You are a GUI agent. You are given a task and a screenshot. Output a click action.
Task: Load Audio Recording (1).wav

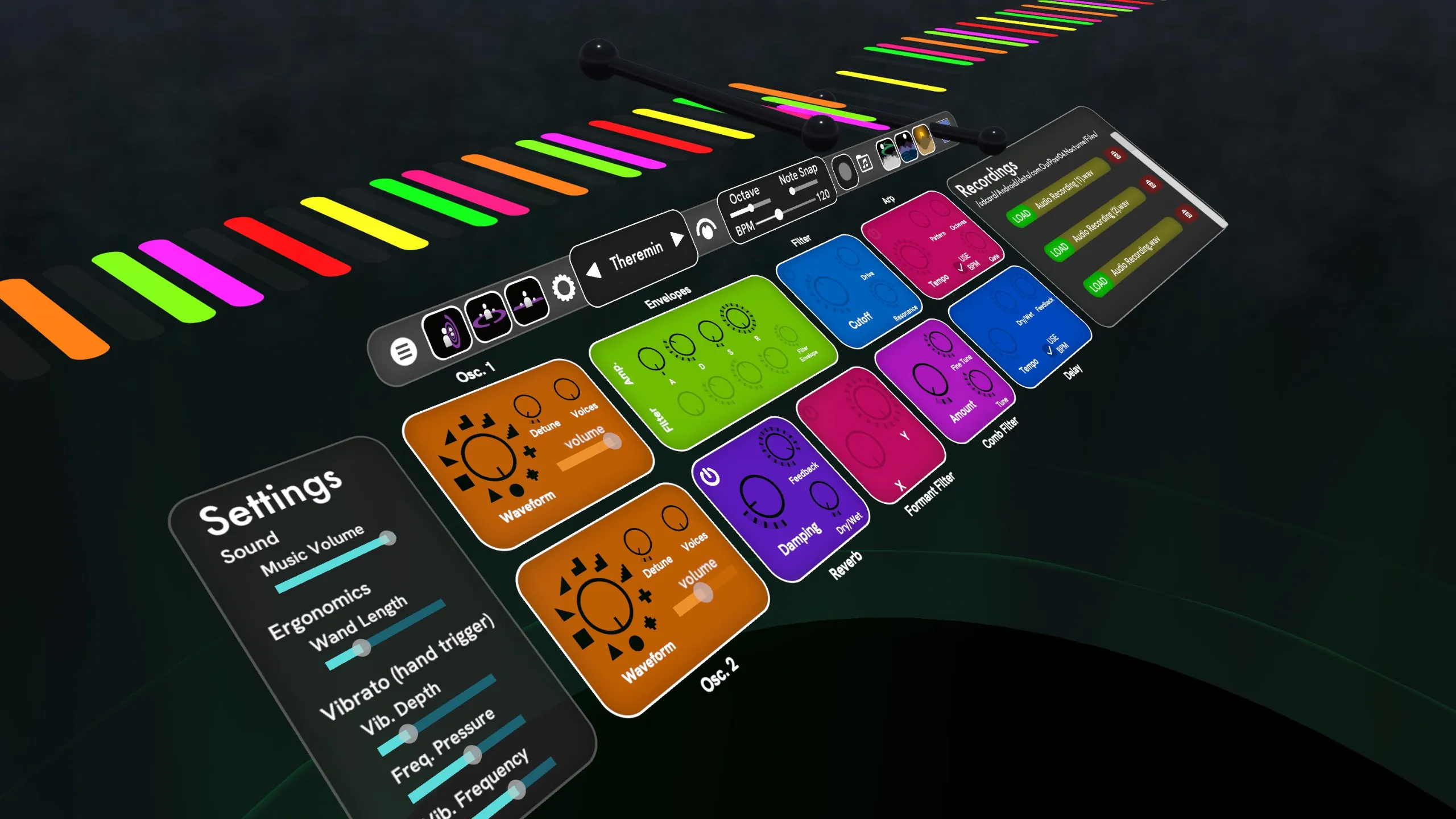1021,215
